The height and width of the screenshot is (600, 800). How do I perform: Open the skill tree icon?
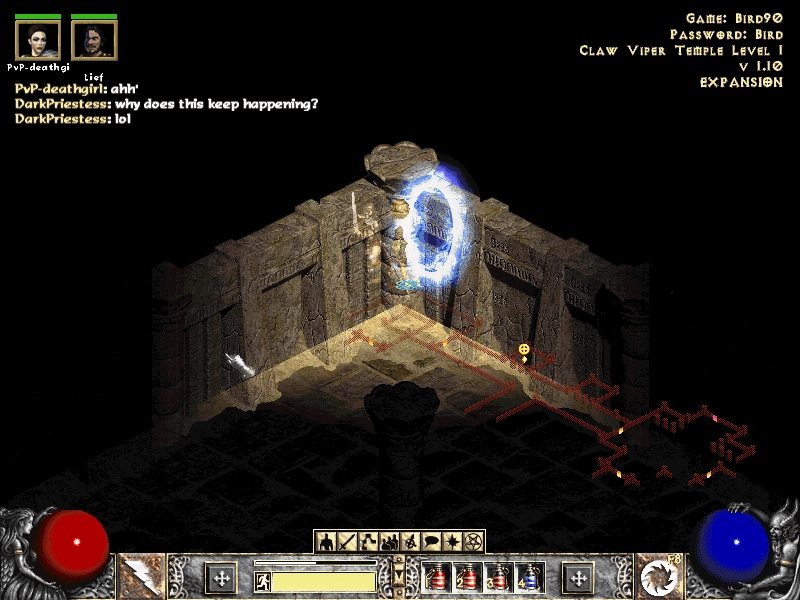[368, 542]
